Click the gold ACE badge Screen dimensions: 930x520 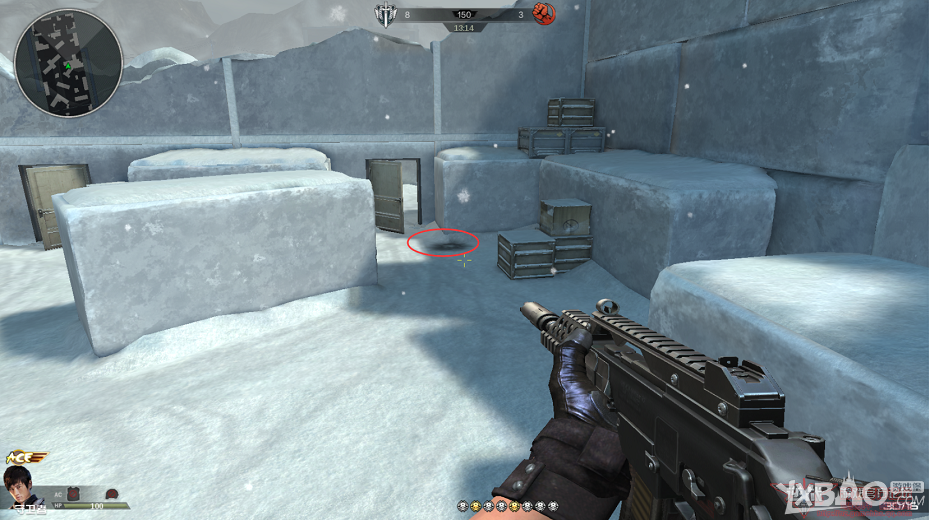[x=28, y=459]
